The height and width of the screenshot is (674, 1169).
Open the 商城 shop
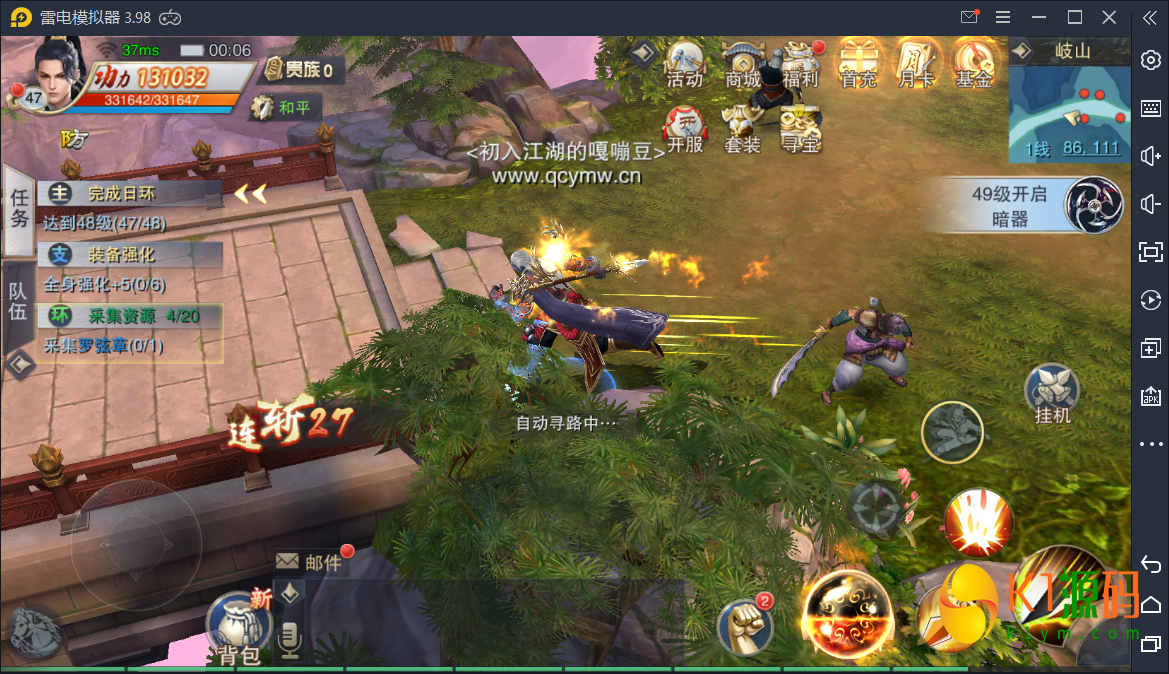[x=743, y=64]
